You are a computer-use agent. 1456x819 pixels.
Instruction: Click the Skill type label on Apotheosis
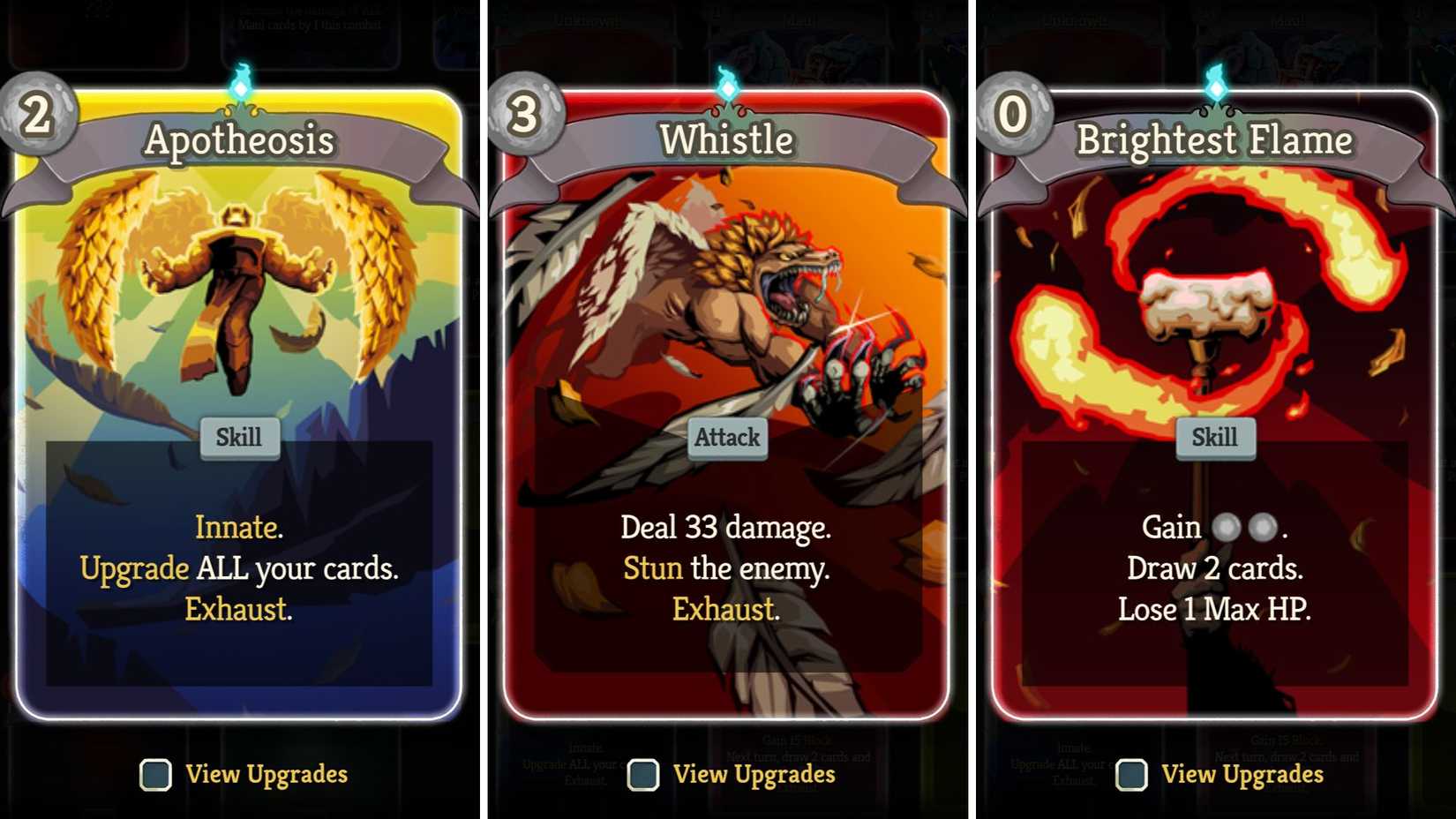[x=238, y=436]
